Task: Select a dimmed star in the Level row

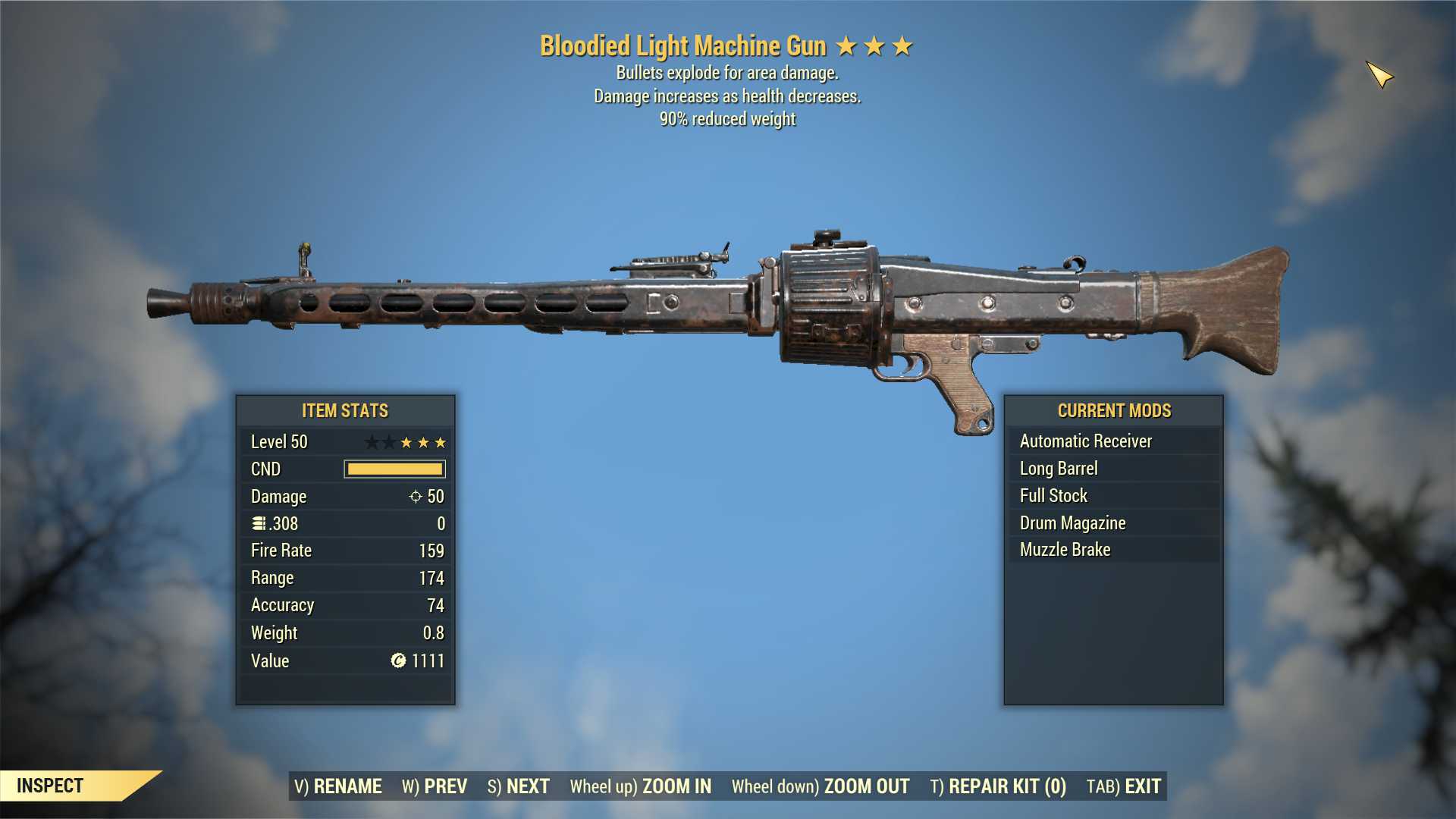Action: click(x=373, y=441)
